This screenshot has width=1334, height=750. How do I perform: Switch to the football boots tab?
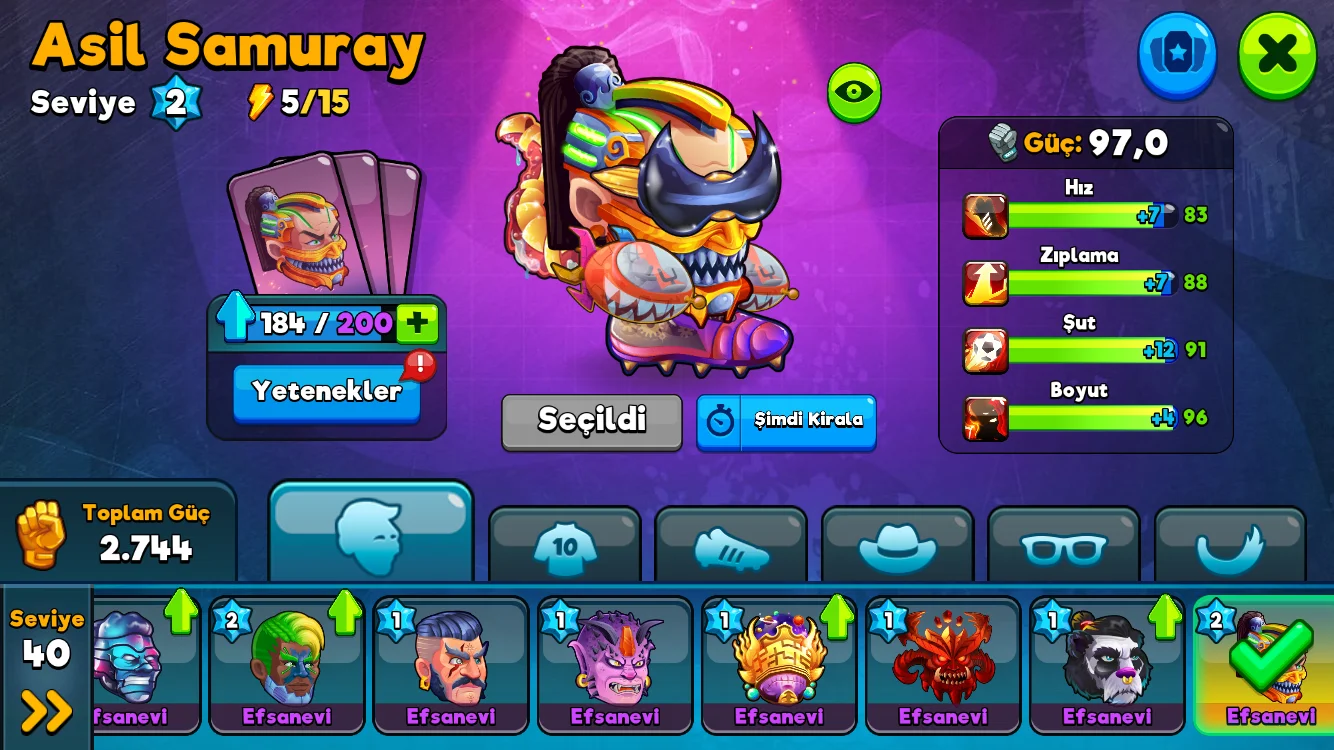click(731, 546)
